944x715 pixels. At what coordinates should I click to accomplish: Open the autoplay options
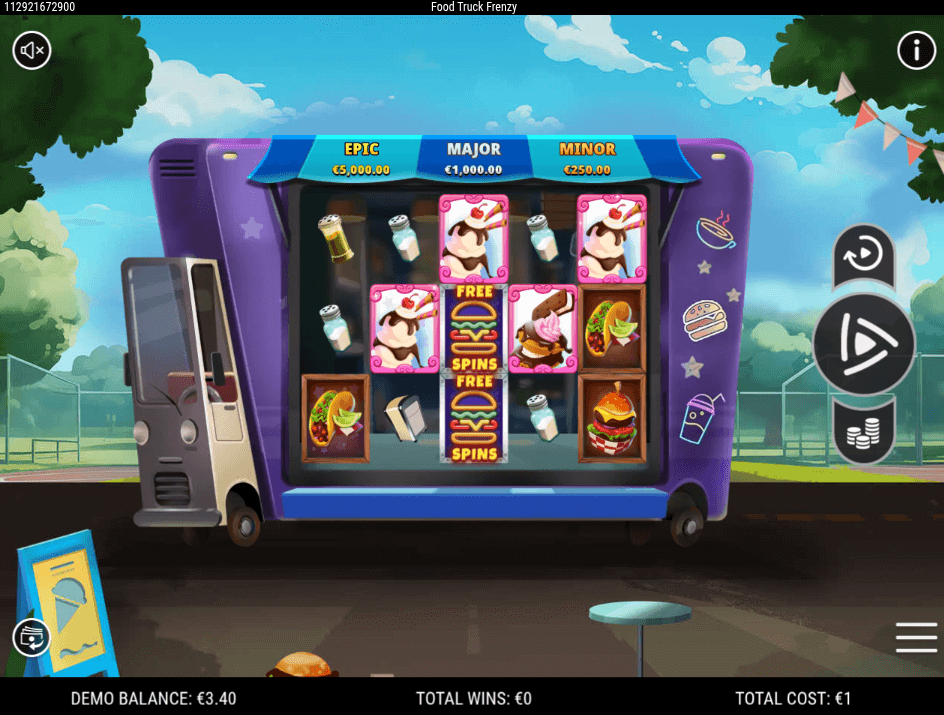point(863,256)
